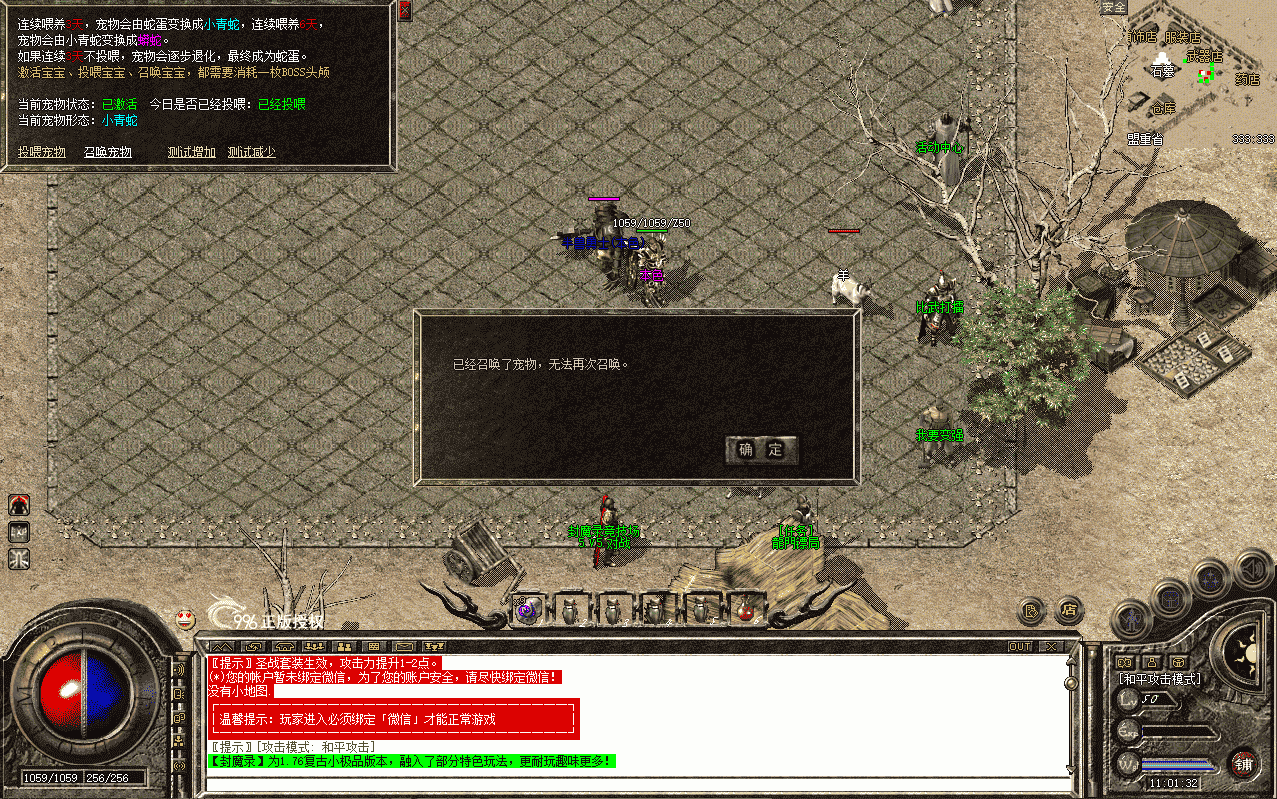Toggle the sound speaker button

[1249, 568]
